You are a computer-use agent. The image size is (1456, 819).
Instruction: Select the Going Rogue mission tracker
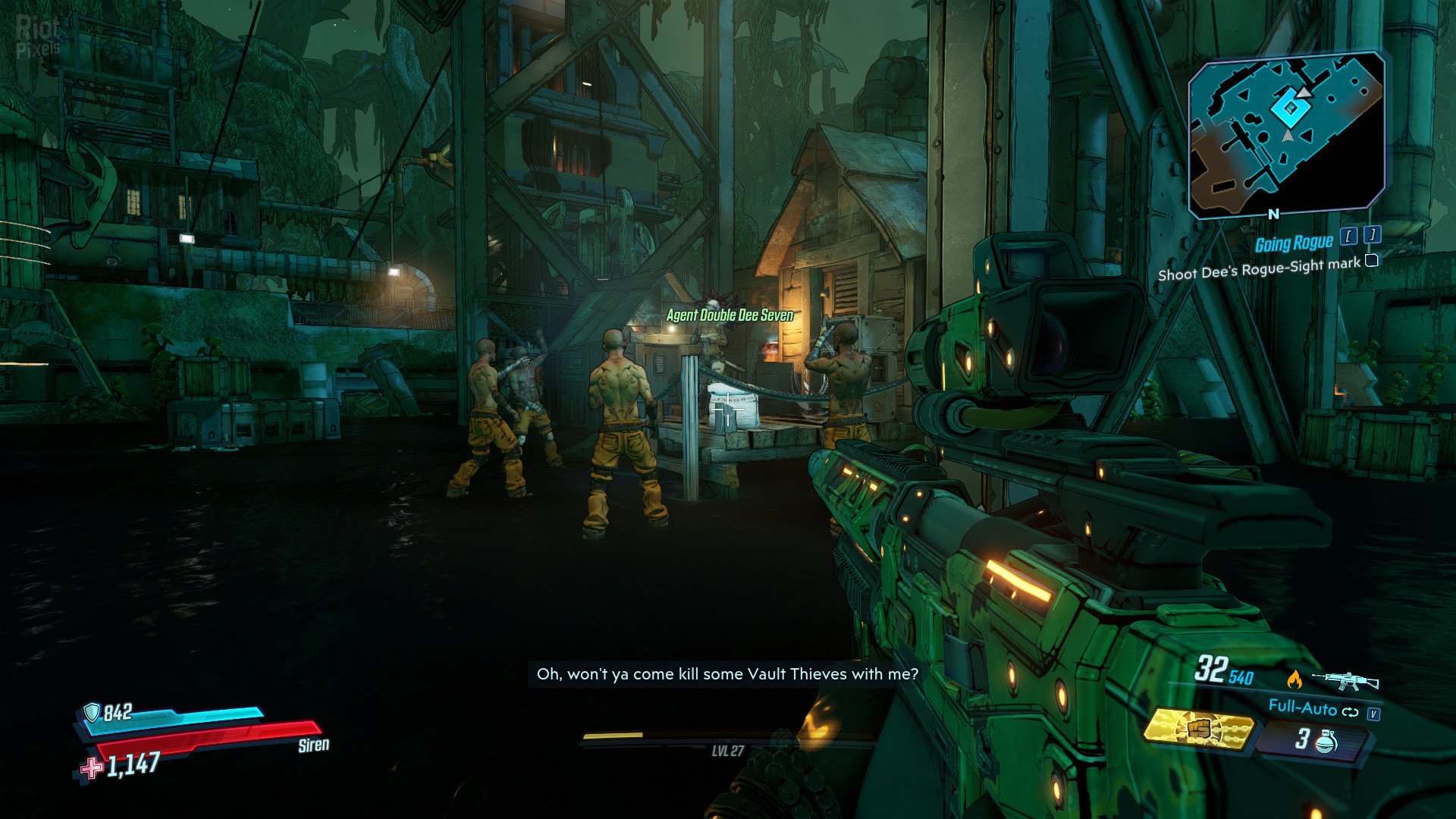1294,243
